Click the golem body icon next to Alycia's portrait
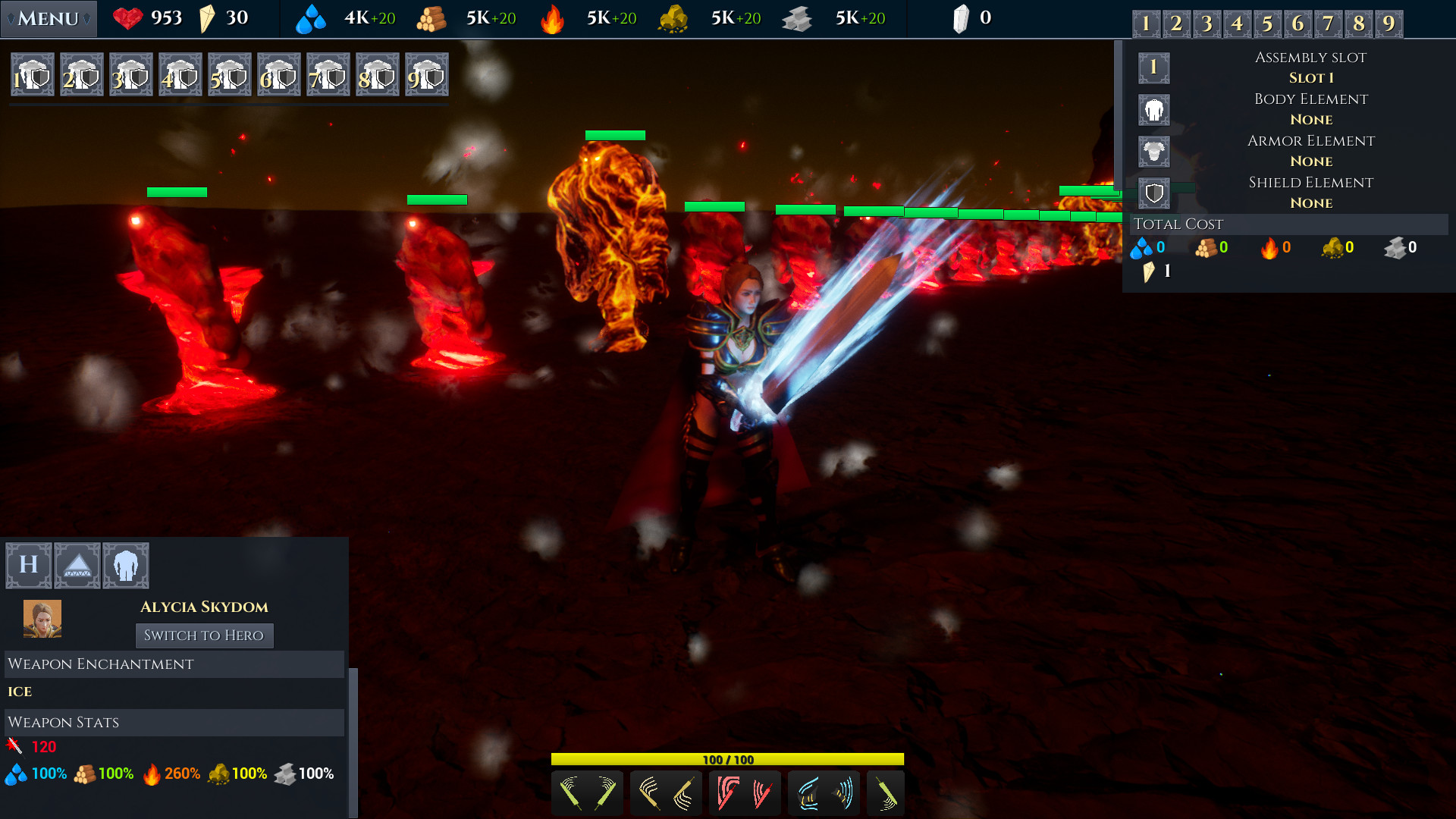 126,565
